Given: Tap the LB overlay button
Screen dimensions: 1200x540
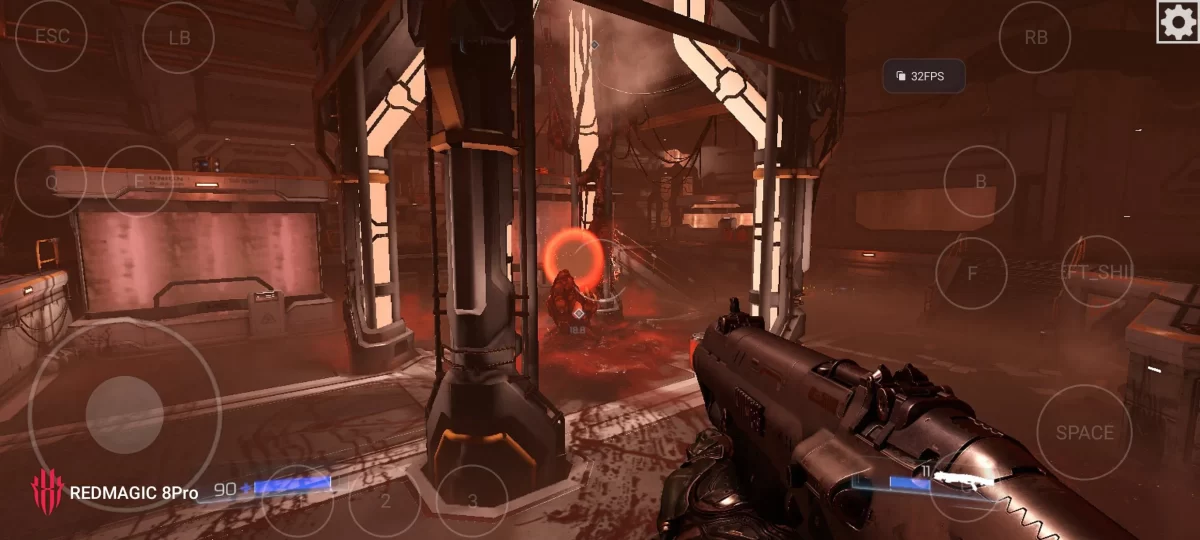Looking at the screenshot, I should 179,38.
